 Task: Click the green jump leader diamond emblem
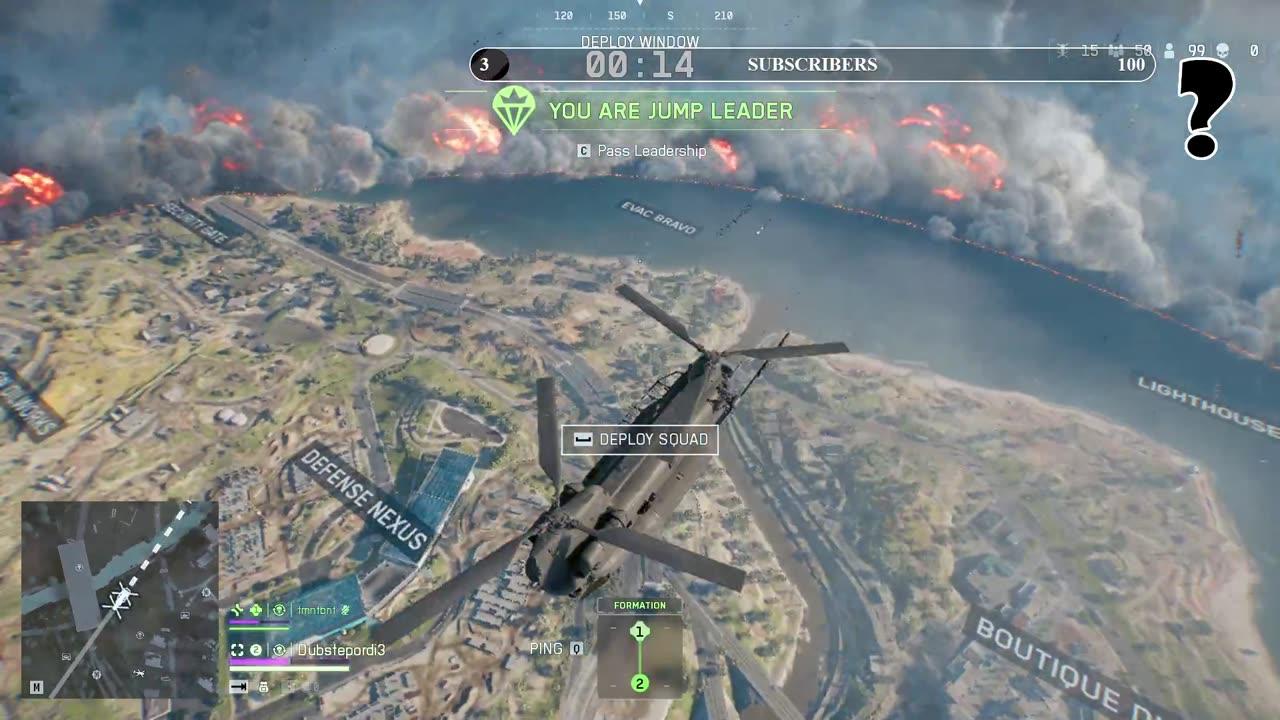[510, 110]
